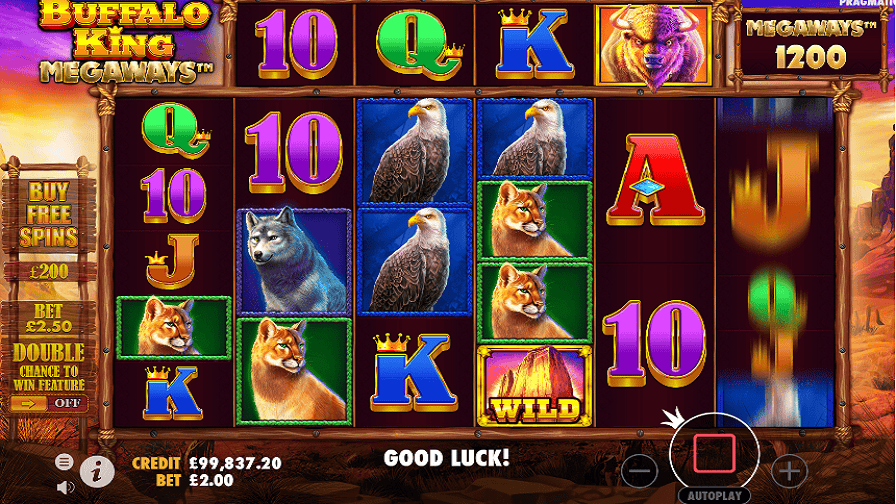The height and width of the screenshot is (504, 896).
Task: Increase the bet with the plus button
Action: tap(789, 469)
